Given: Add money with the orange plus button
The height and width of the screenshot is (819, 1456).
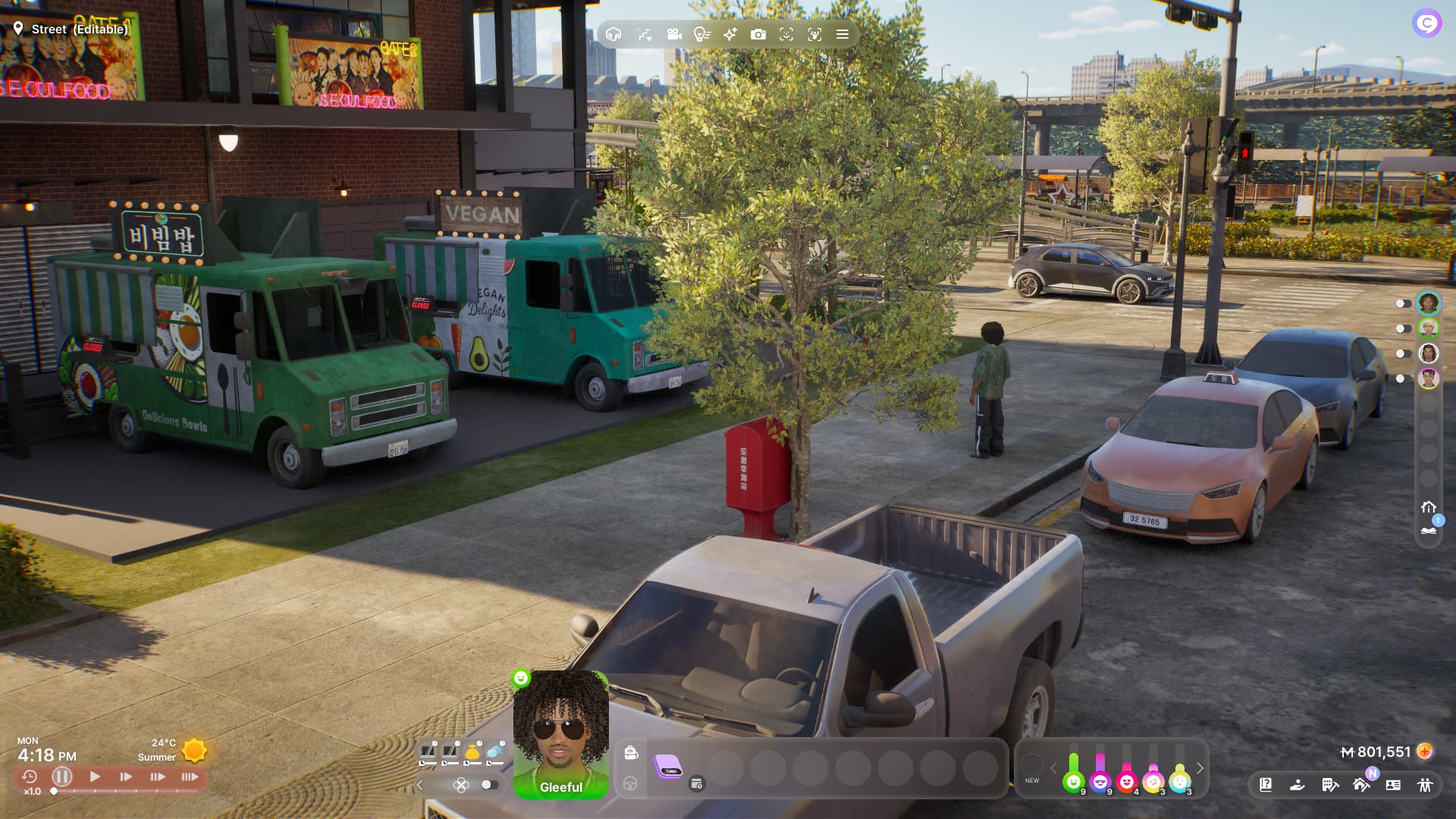Looking at the screenshot, I should coord(1425,752).
